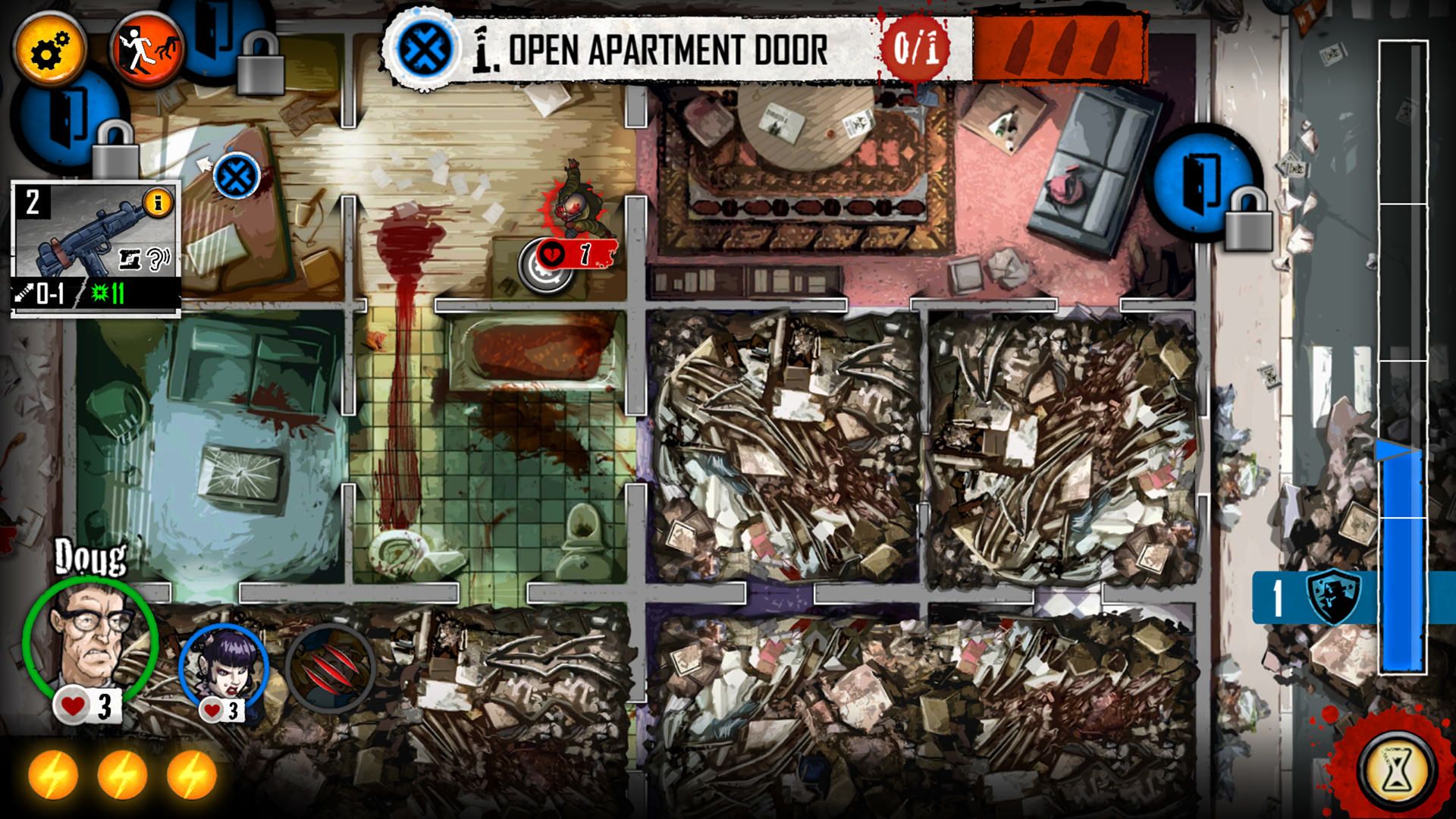Click the Open Apartment Door objective banner
The image size is (1456, 819).
[x=667, y=50]
